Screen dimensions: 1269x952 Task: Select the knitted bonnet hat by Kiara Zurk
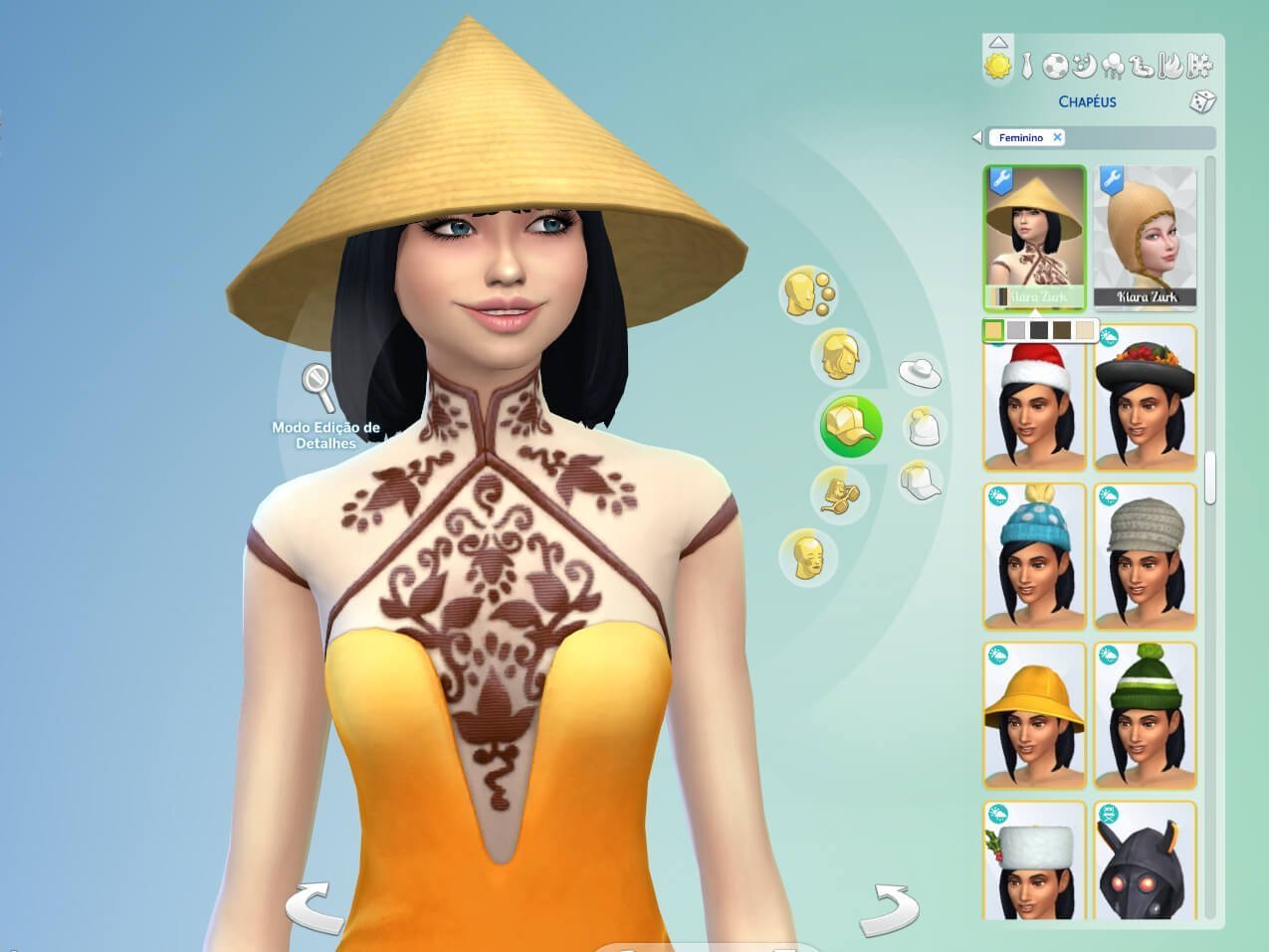tap(1146, 237)
